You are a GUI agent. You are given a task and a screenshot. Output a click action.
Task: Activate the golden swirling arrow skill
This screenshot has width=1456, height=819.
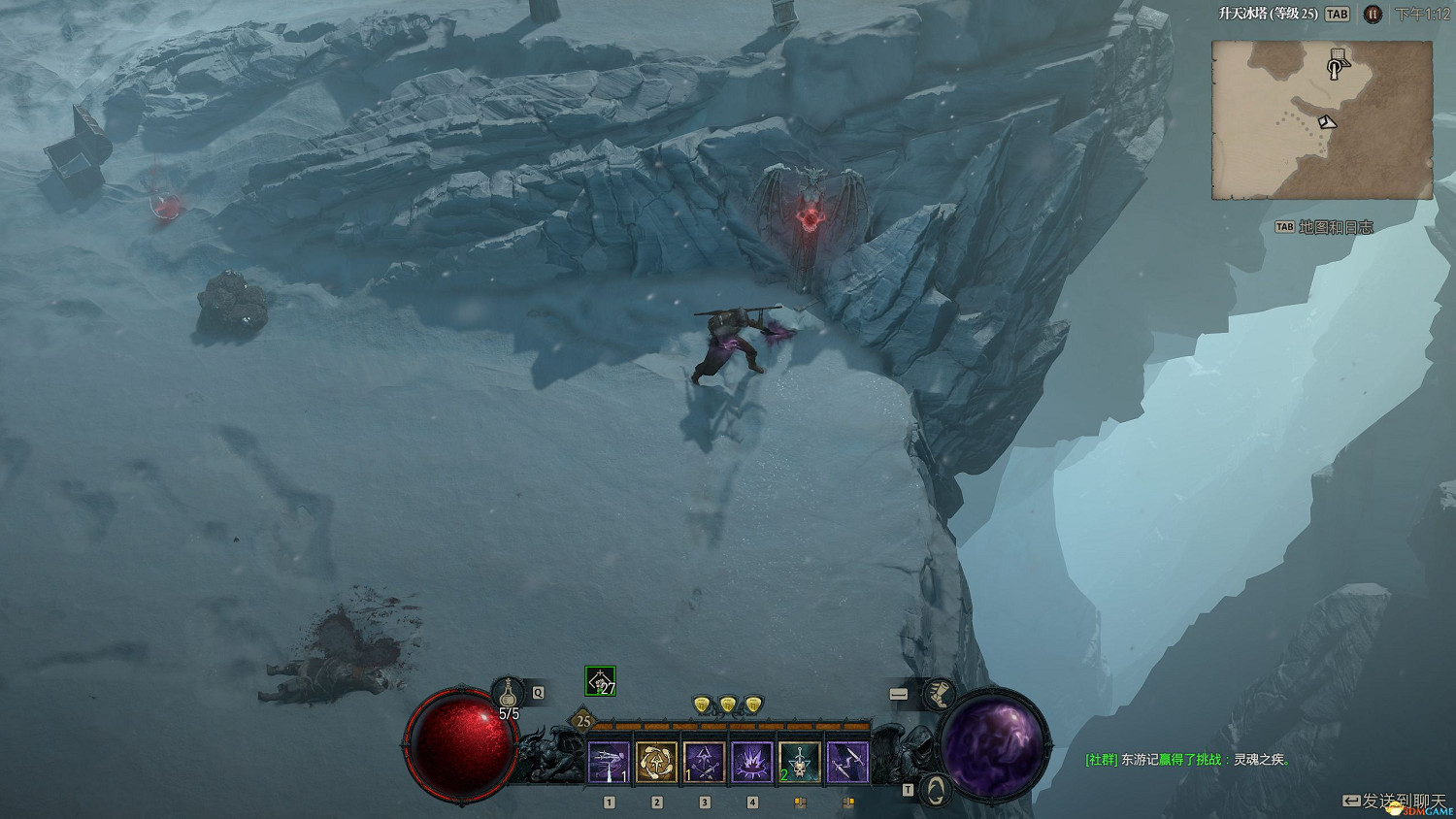[657, 763]
